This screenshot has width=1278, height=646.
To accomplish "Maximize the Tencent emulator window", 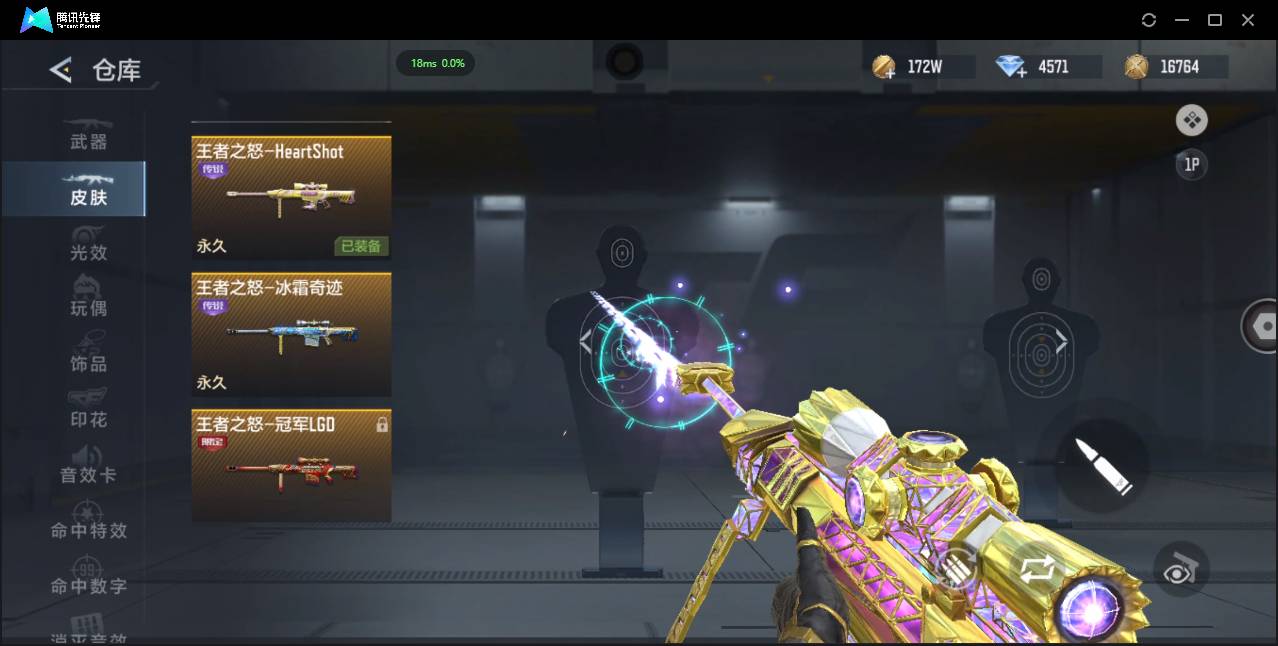I will click(x=1215, y=20).
